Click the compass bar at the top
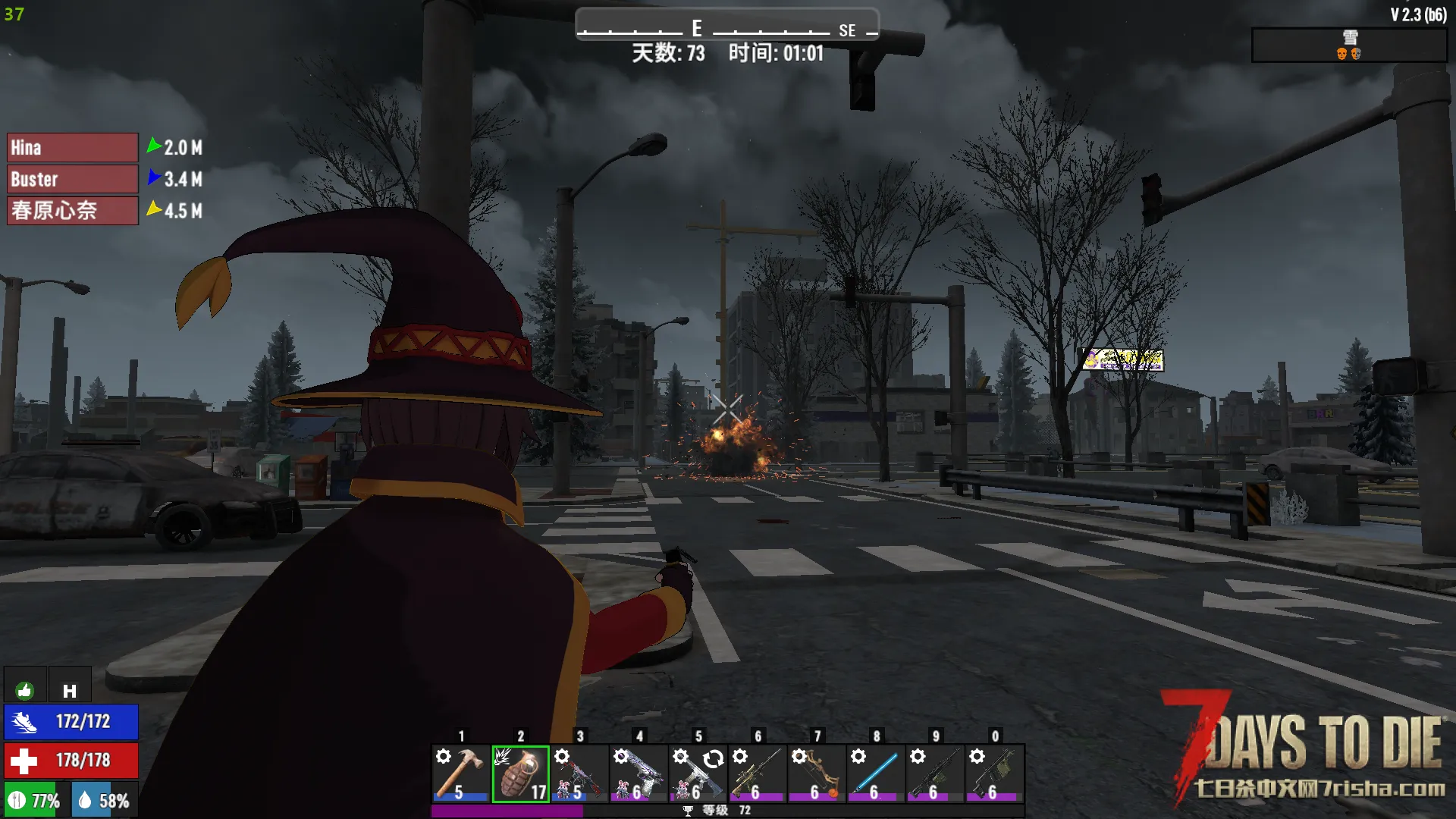 click(x=726, y=26)
